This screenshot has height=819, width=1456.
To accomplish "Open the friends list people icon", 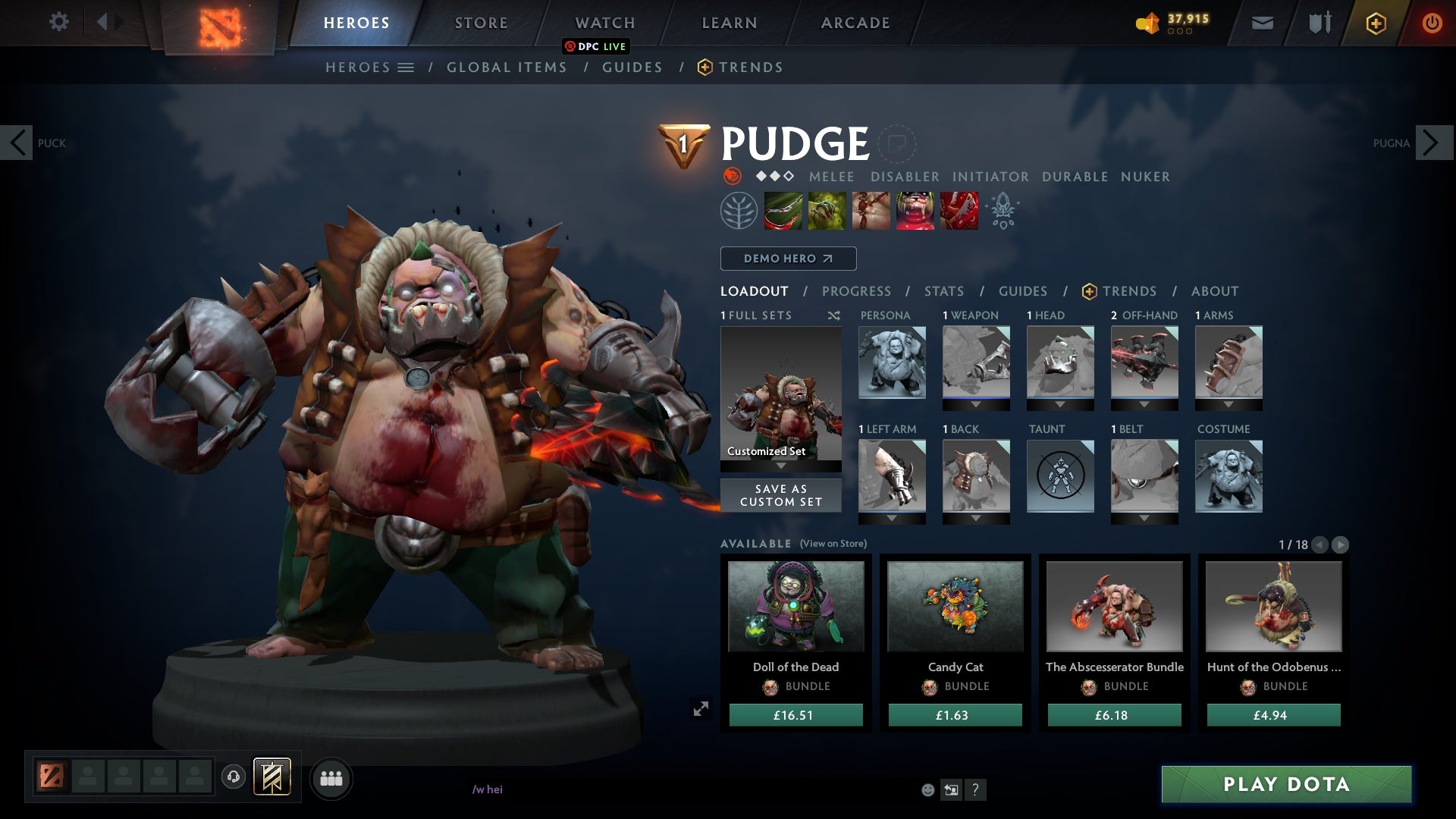I will tap(331, 777).
